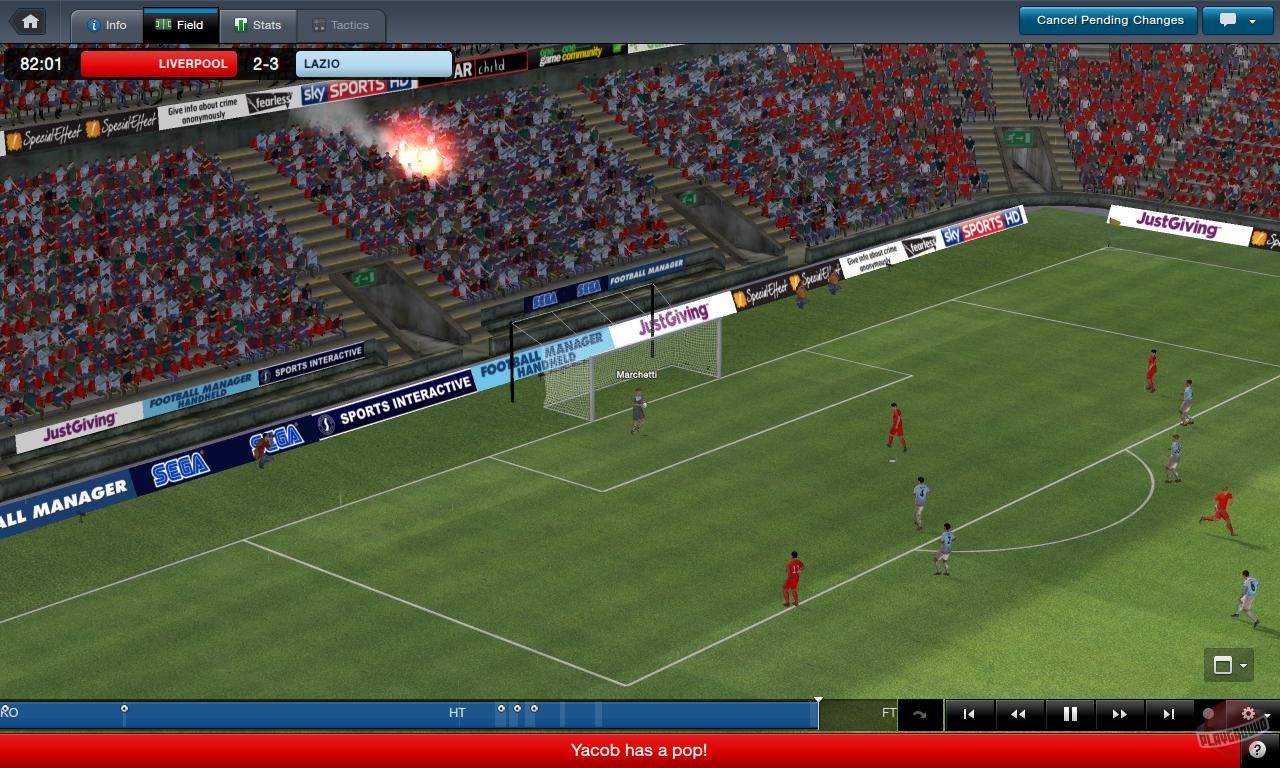Click the HT marker on the timeline
The height and width of the screenshot is (768, 1280).
tap(457, 711)
